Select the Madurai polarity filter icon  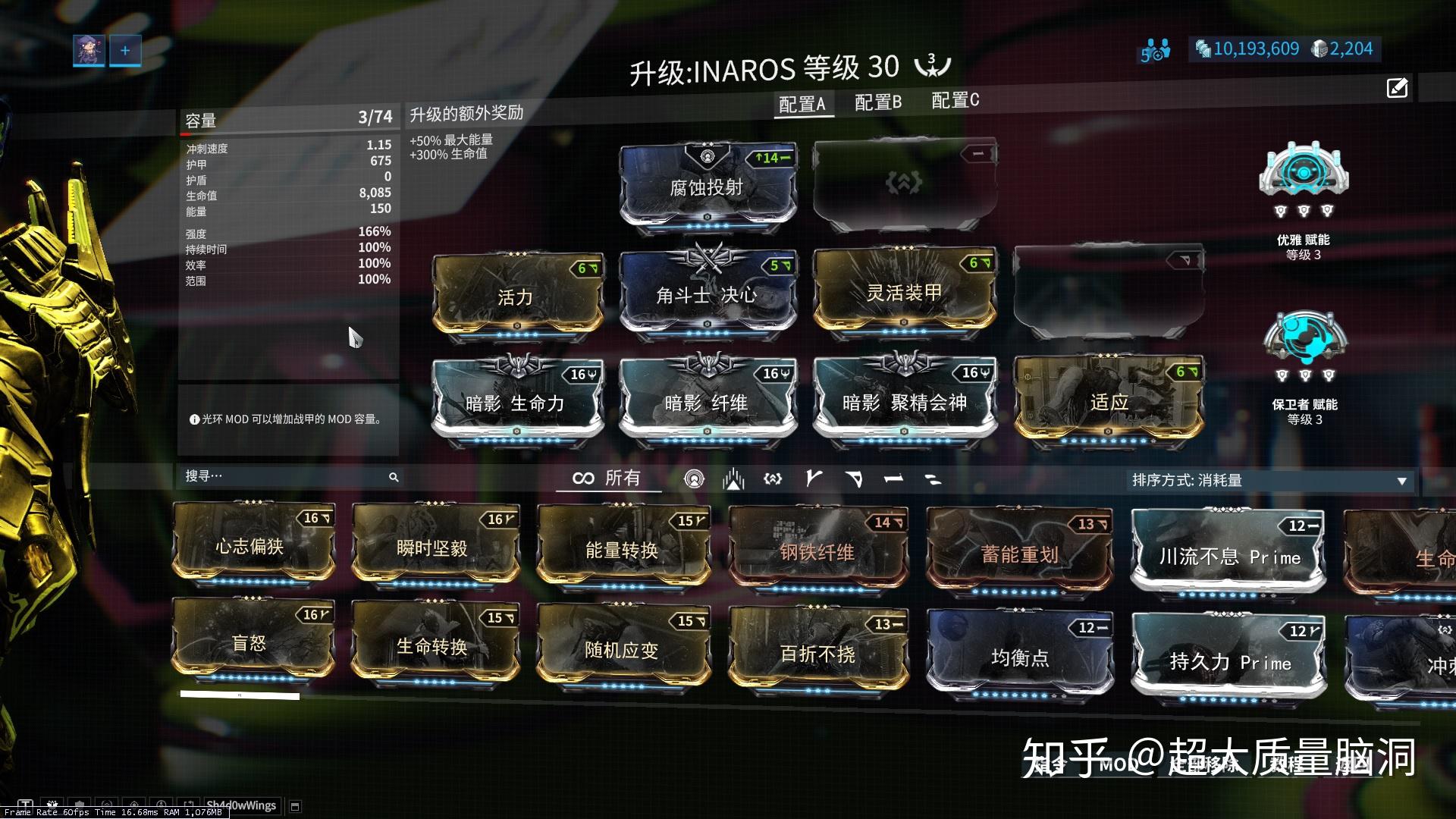point(814,478)
